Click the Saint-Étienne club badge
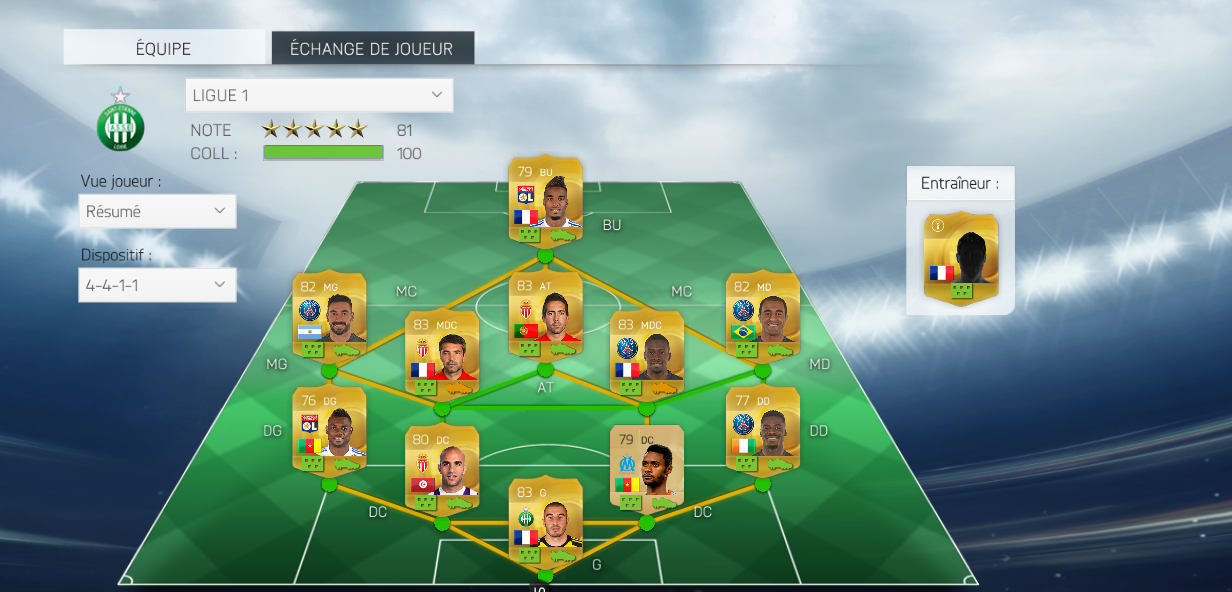 [120, 124]
